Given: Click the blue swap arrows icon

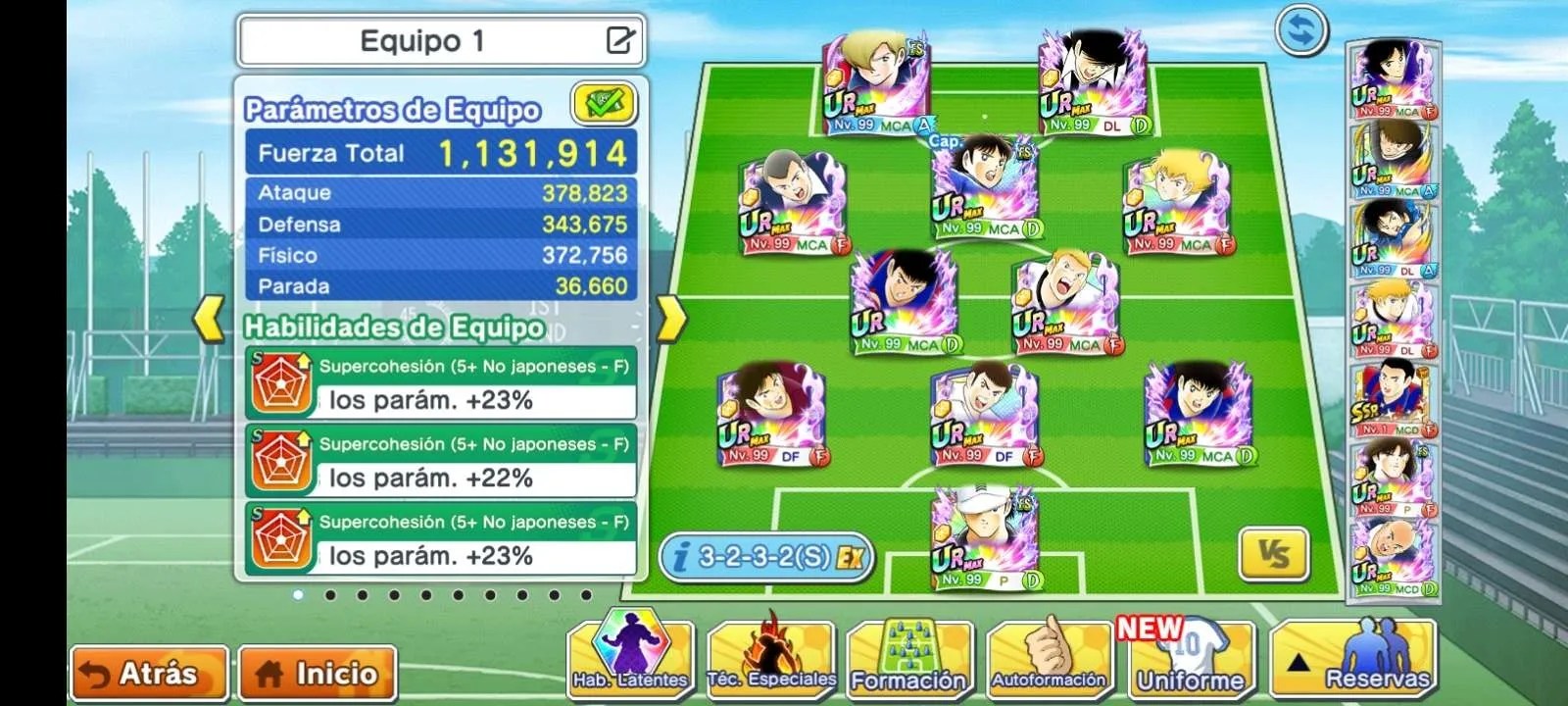Looking at the screenshot, I should point(1301,31).
